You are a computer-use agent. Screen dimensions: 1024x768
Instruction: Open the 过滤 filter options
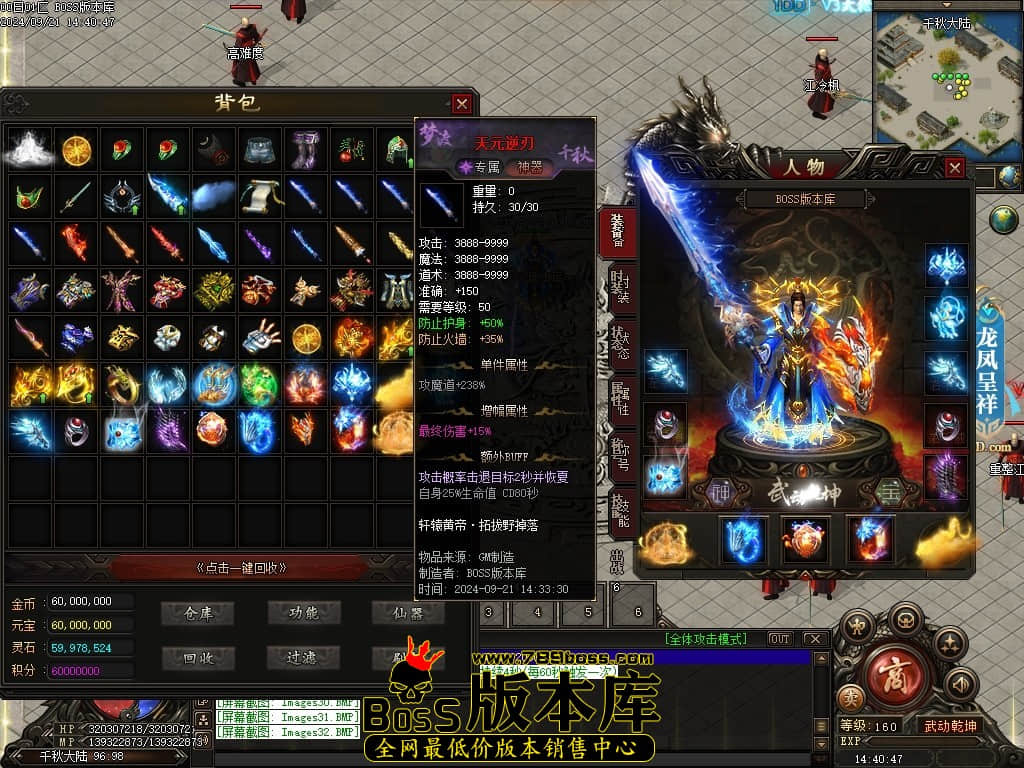(x=303, y=657)
